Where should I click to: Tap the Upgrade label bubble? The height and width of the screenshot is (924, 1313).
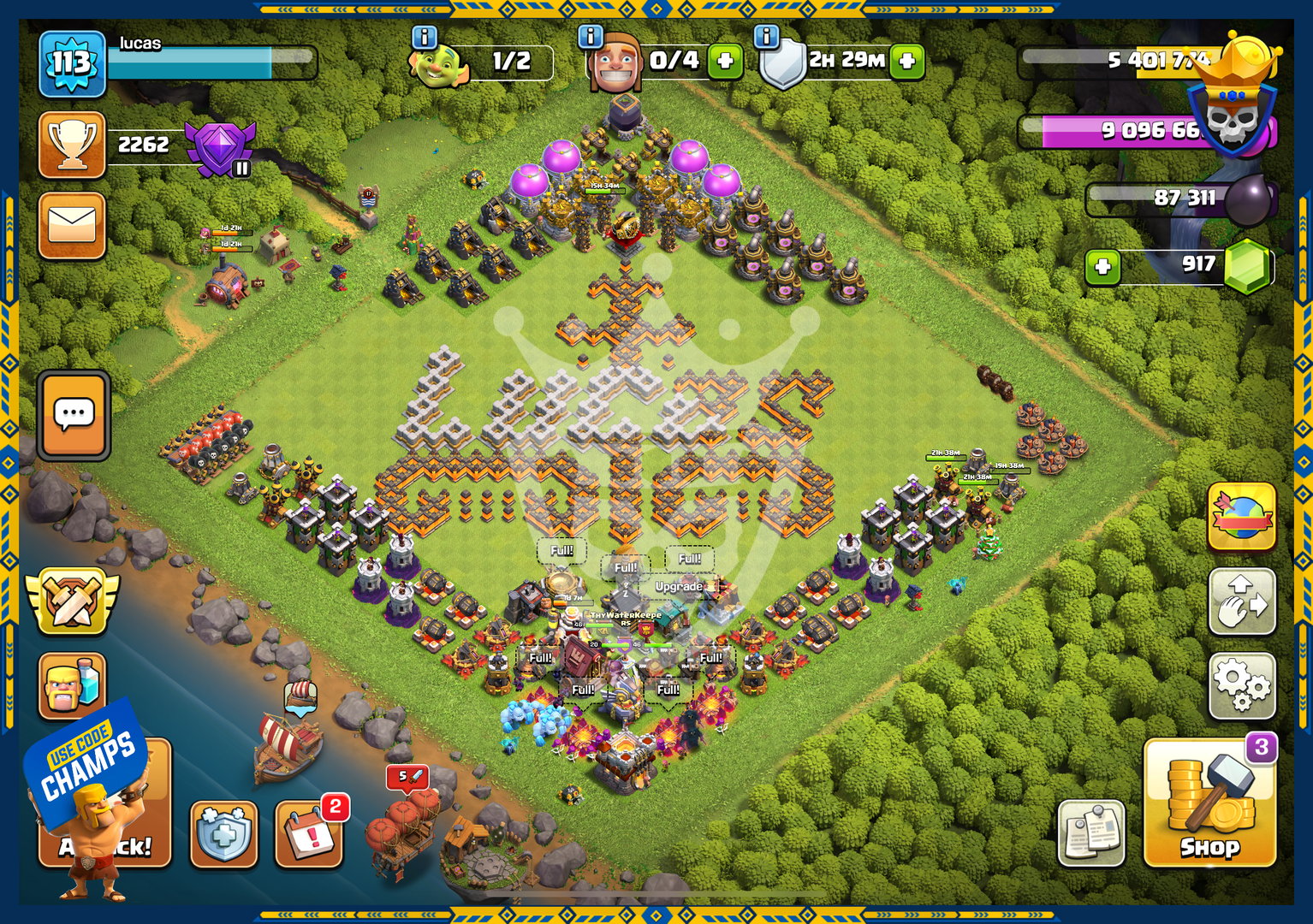pyautogui.click(x=679, y=587)
